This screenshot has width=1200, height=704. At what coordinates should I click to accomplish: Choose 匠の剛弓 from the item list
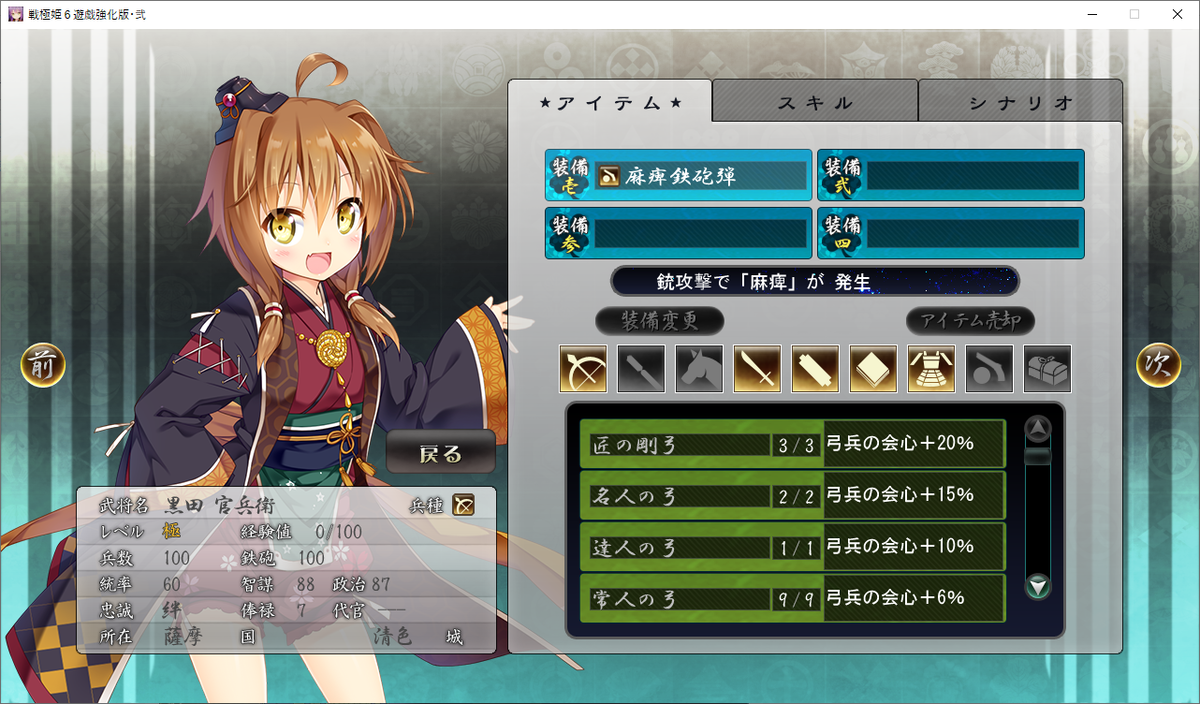point(792,444)
